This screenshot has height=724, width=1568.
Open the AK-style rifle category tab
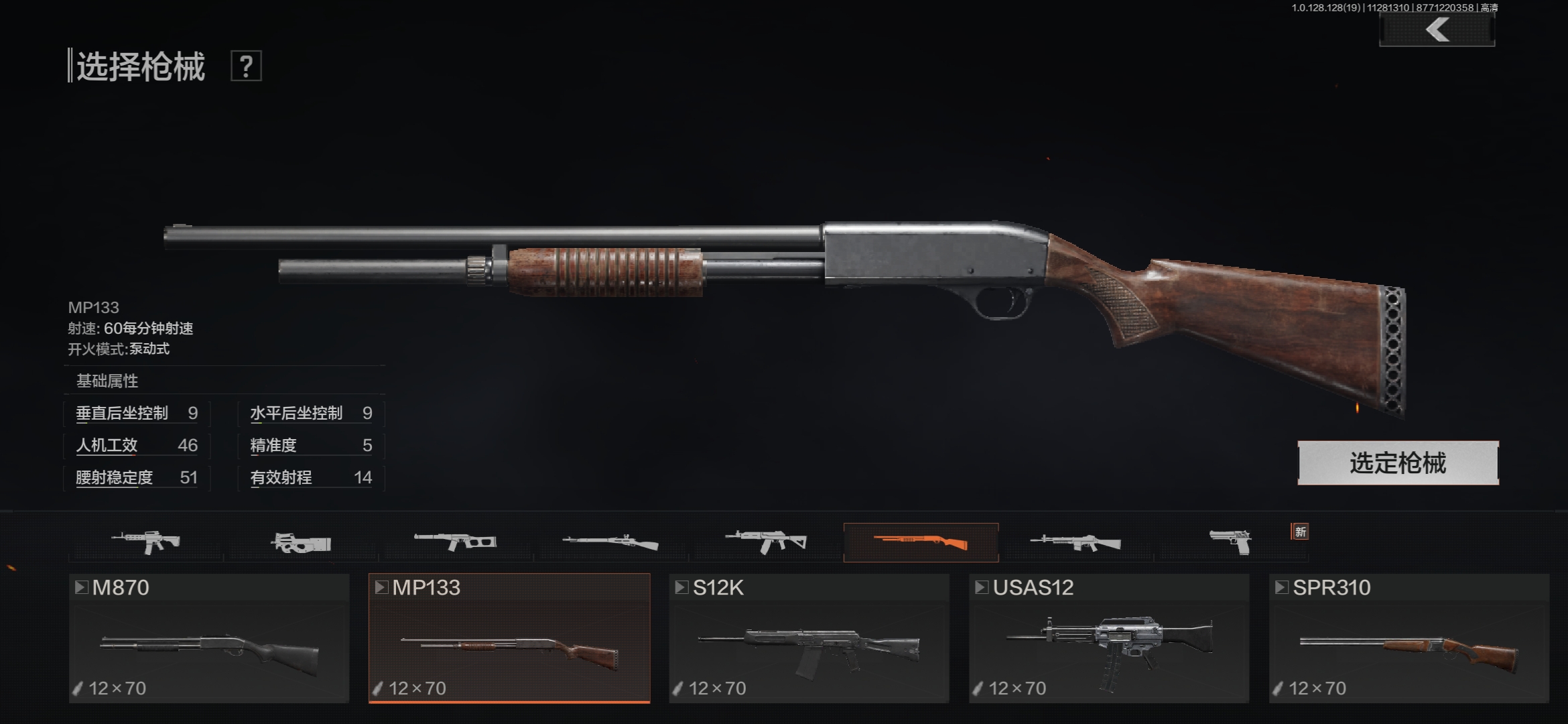point(766,542)
